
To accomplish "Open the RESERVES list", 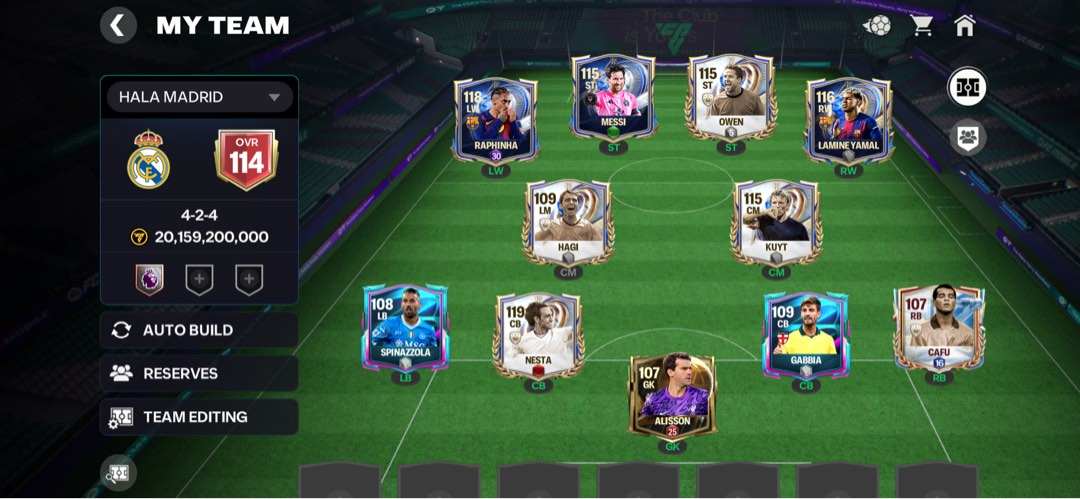I will click(x=199, y=373).
